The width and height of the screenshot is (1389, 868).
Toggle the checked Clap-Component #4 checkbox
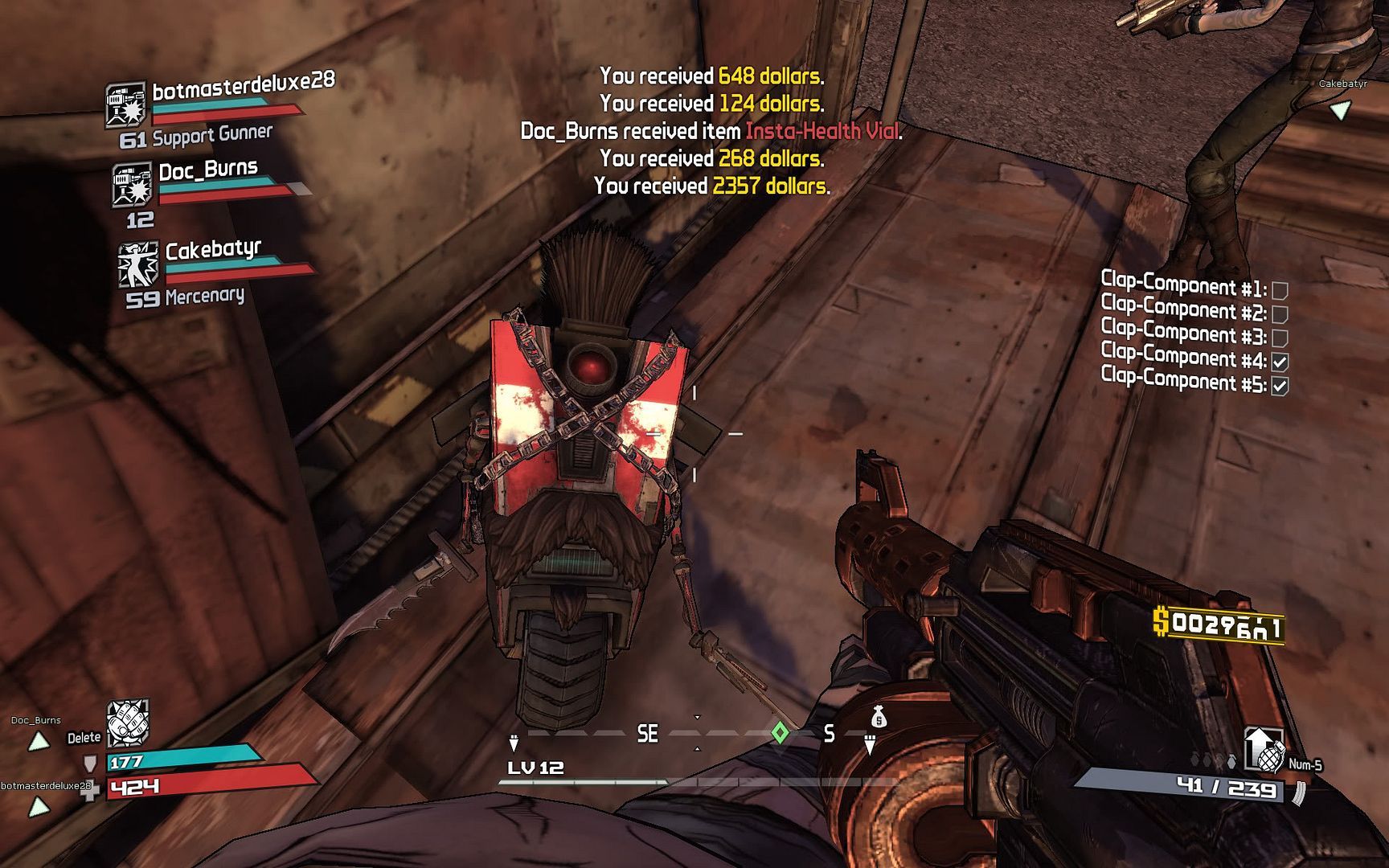point(1280,362)
